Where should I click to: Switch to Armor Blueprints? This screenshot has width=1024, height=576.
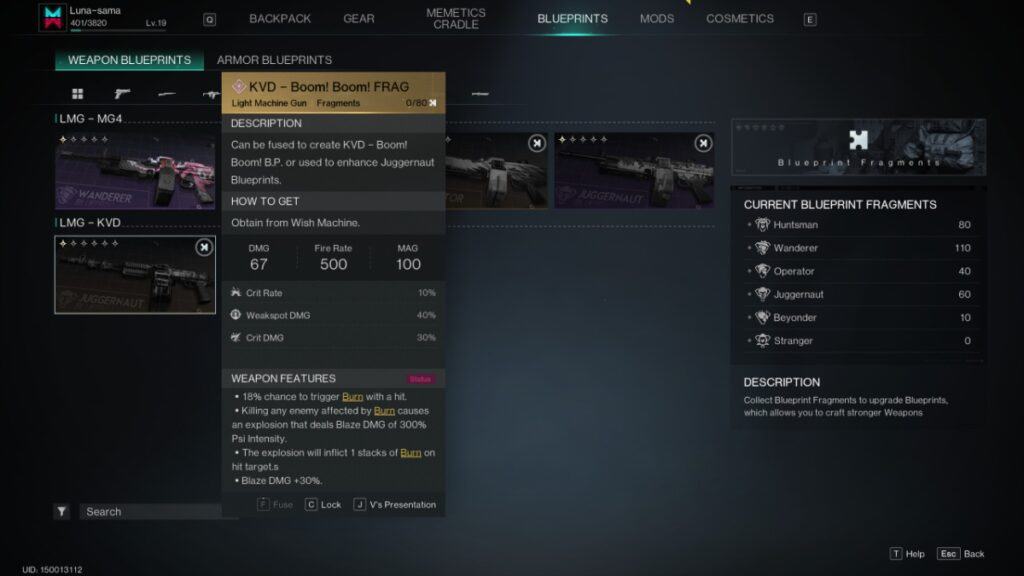[274, 60]
